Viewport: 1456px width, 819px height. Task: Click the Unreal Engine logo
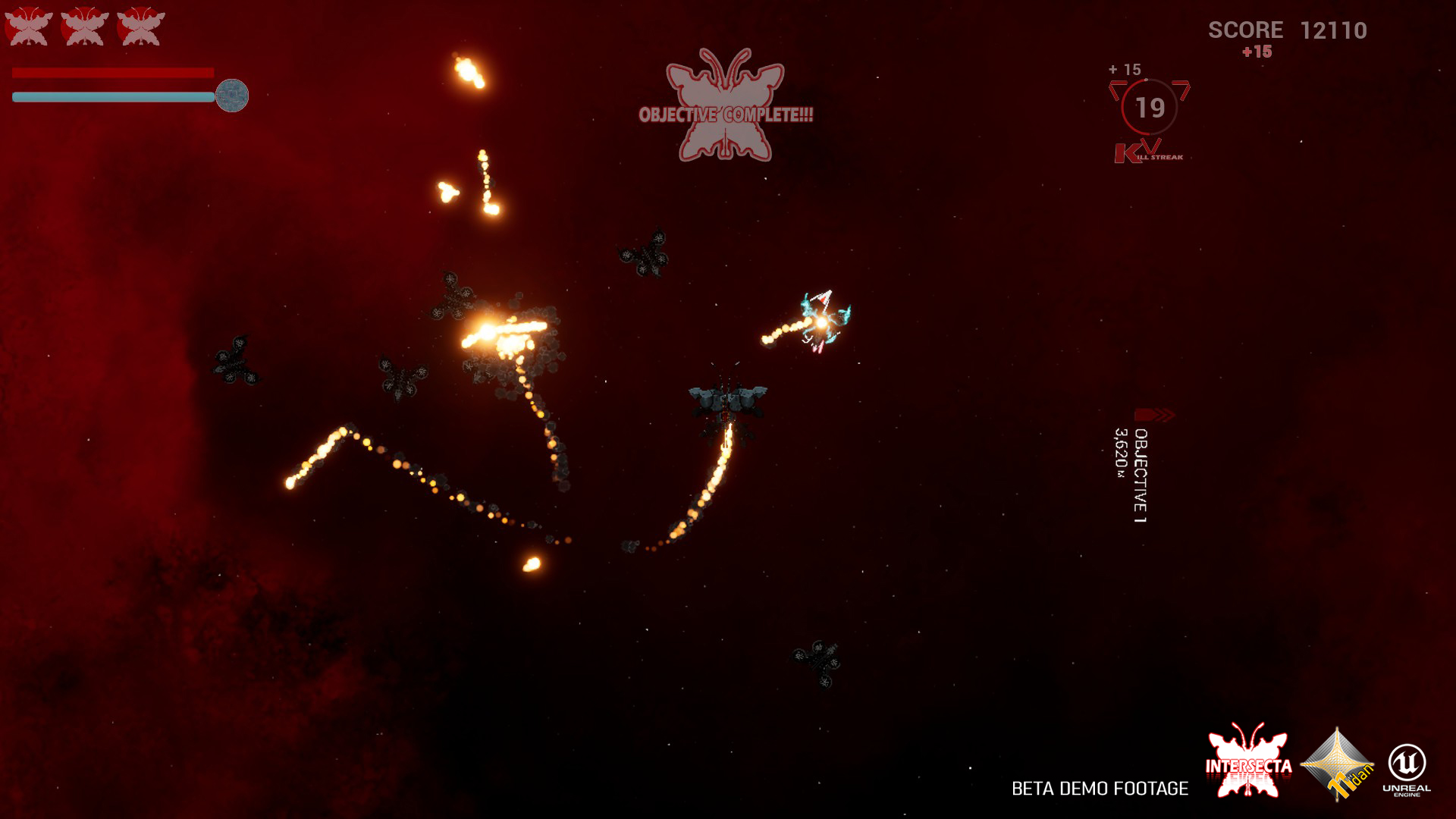click(x=1407, y=769)
